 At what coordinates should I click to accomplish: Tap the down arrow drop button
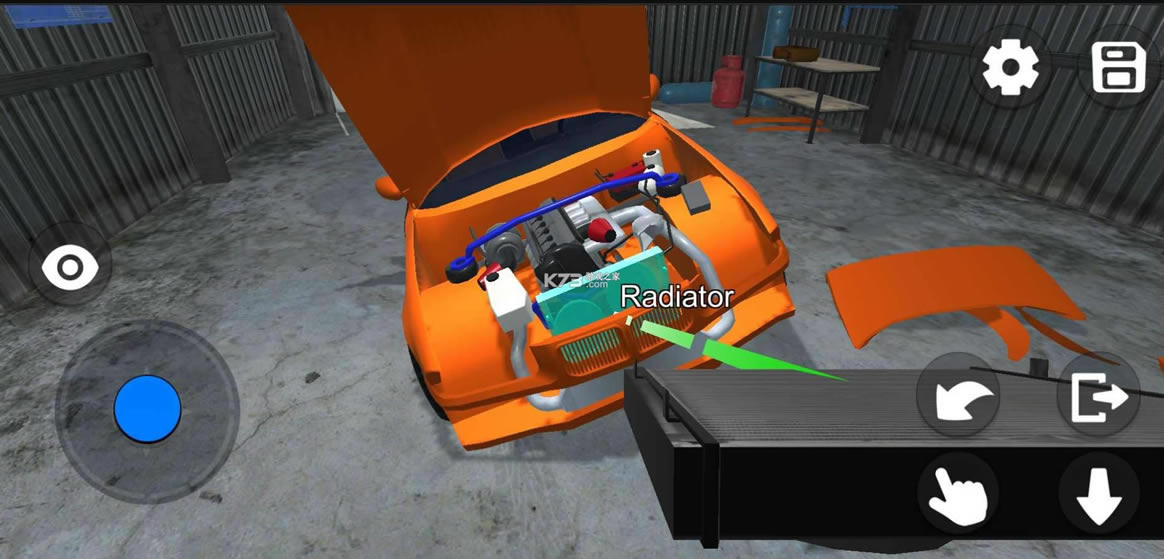click(x=1098, y=493)
